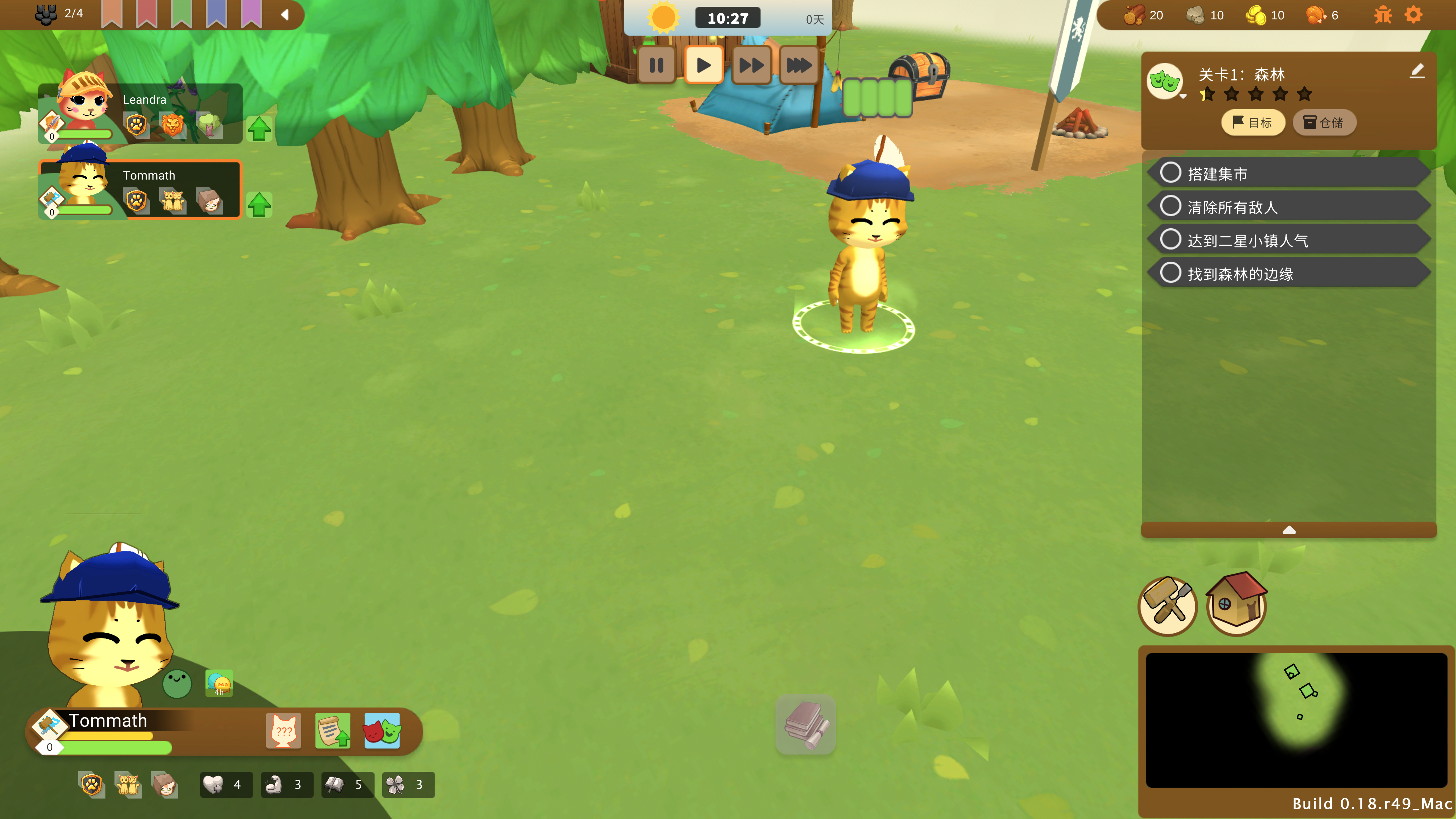1456x819 pixels.
Task: Select Leandra's character card
Action: tap(140, 114)
